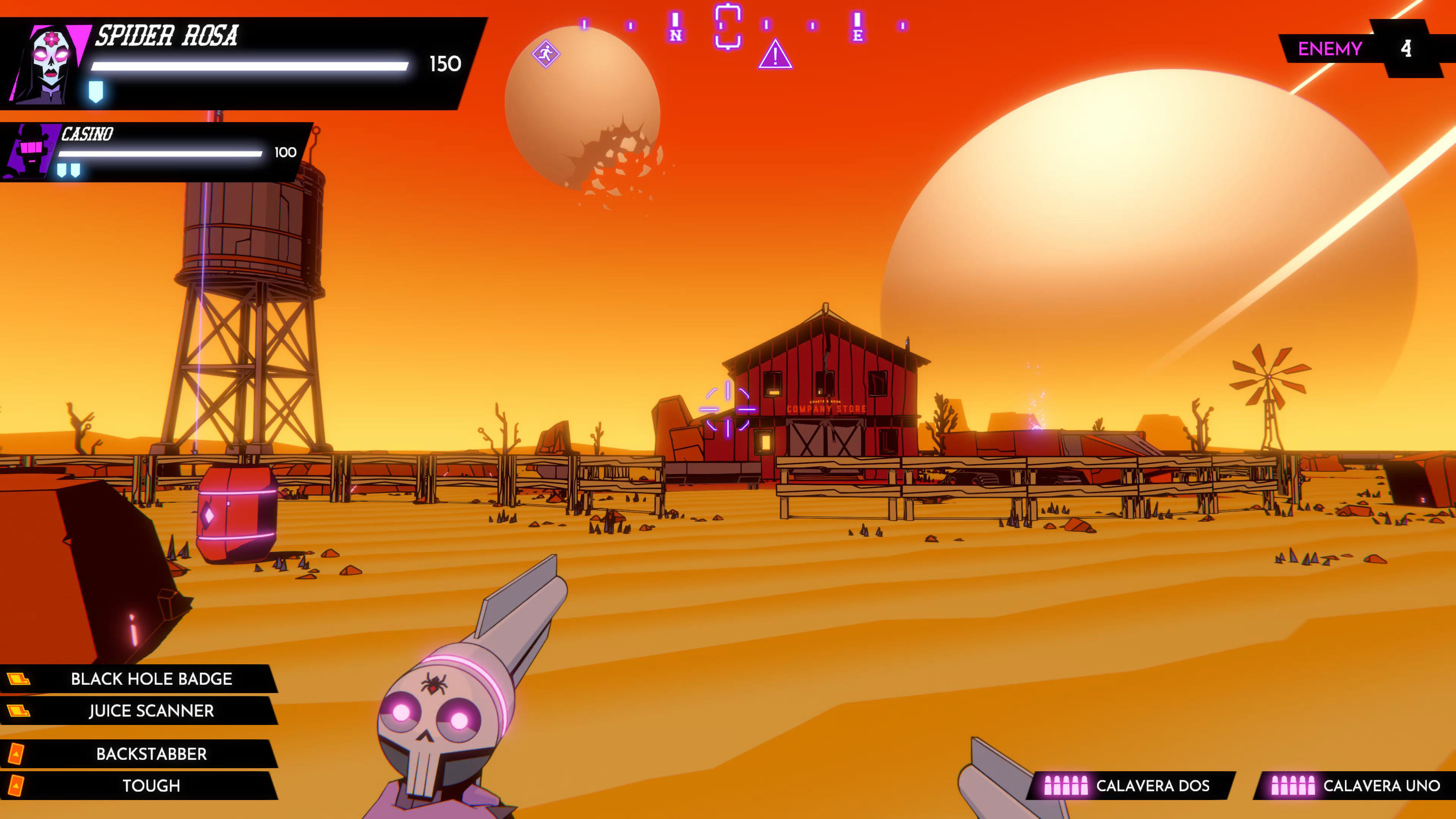
Task: Select the Backstabber perk card
Action: coord(151,753)
